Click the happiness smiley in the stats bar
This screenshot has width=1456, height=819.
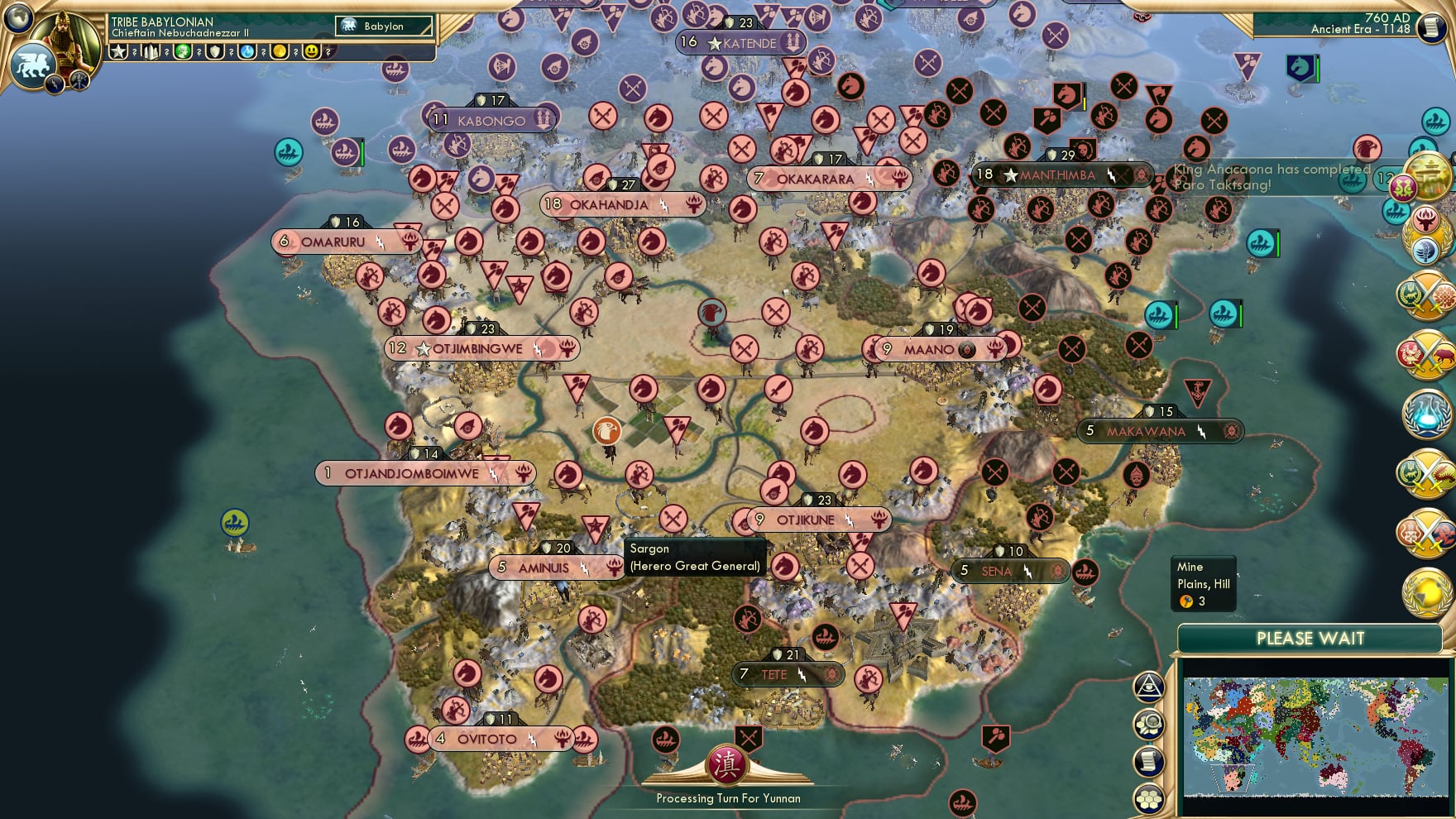[x=311, y=53]
